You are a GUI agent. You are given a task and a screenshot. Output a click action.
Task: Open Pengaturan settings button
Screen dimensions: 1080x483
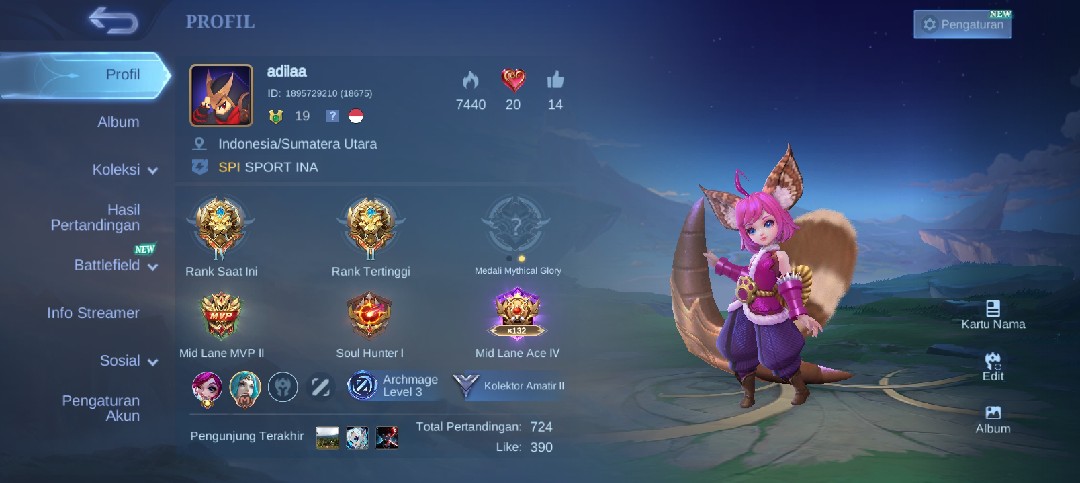point(962,24)
